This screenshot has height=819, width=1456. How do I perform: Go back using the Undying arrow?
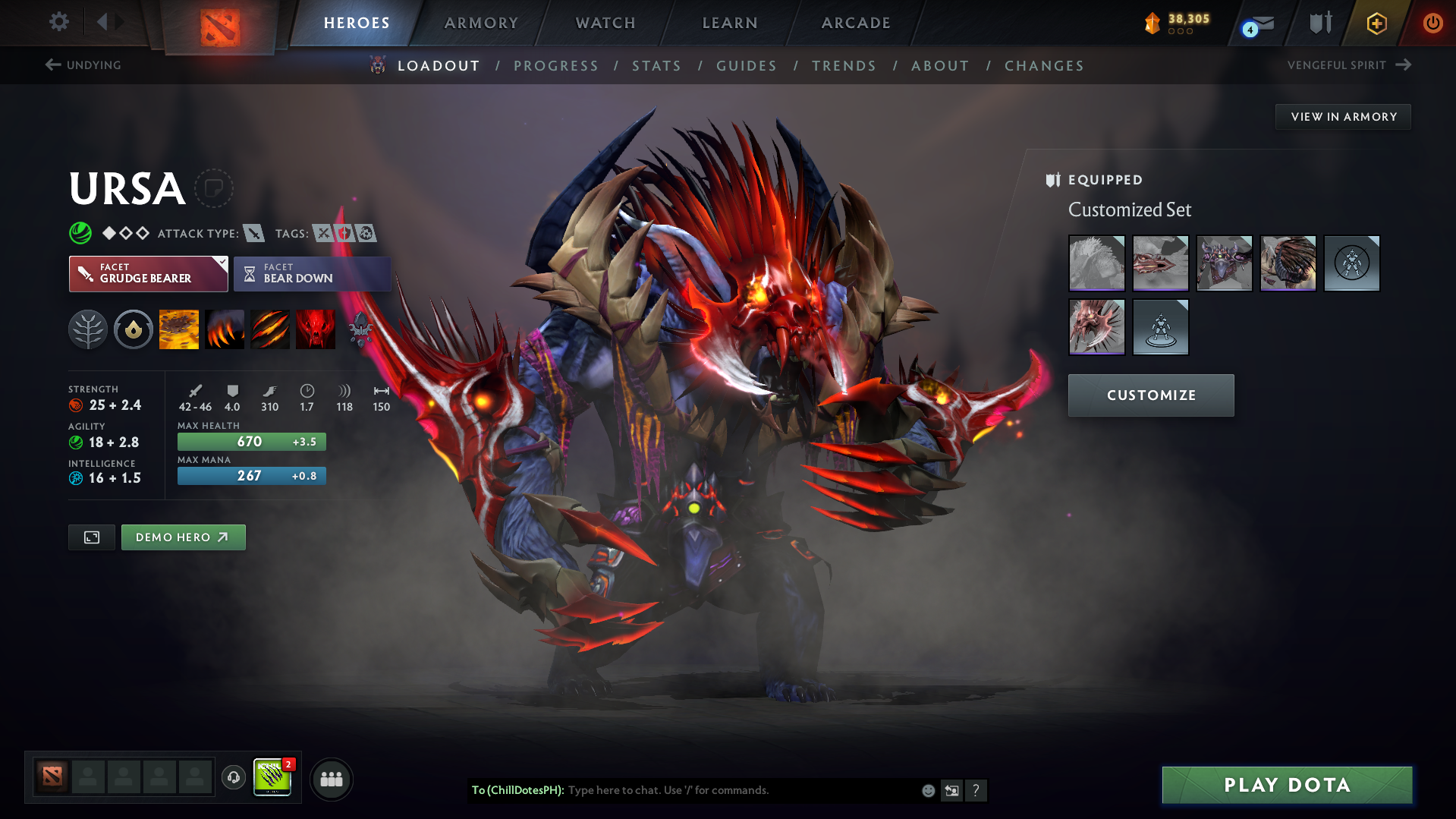(x=52, y=65)
